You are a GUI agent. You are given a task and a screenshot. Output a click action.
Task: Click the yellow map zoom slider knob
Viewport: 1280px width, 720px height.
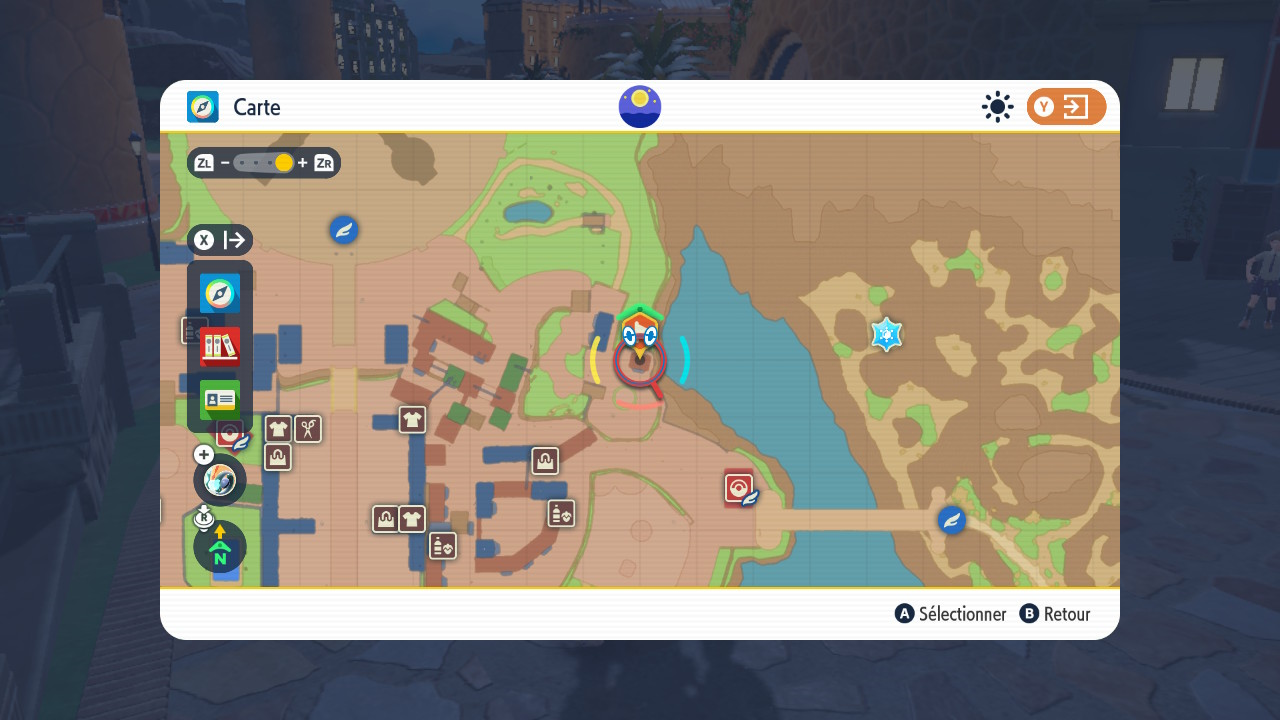(284, 163)
